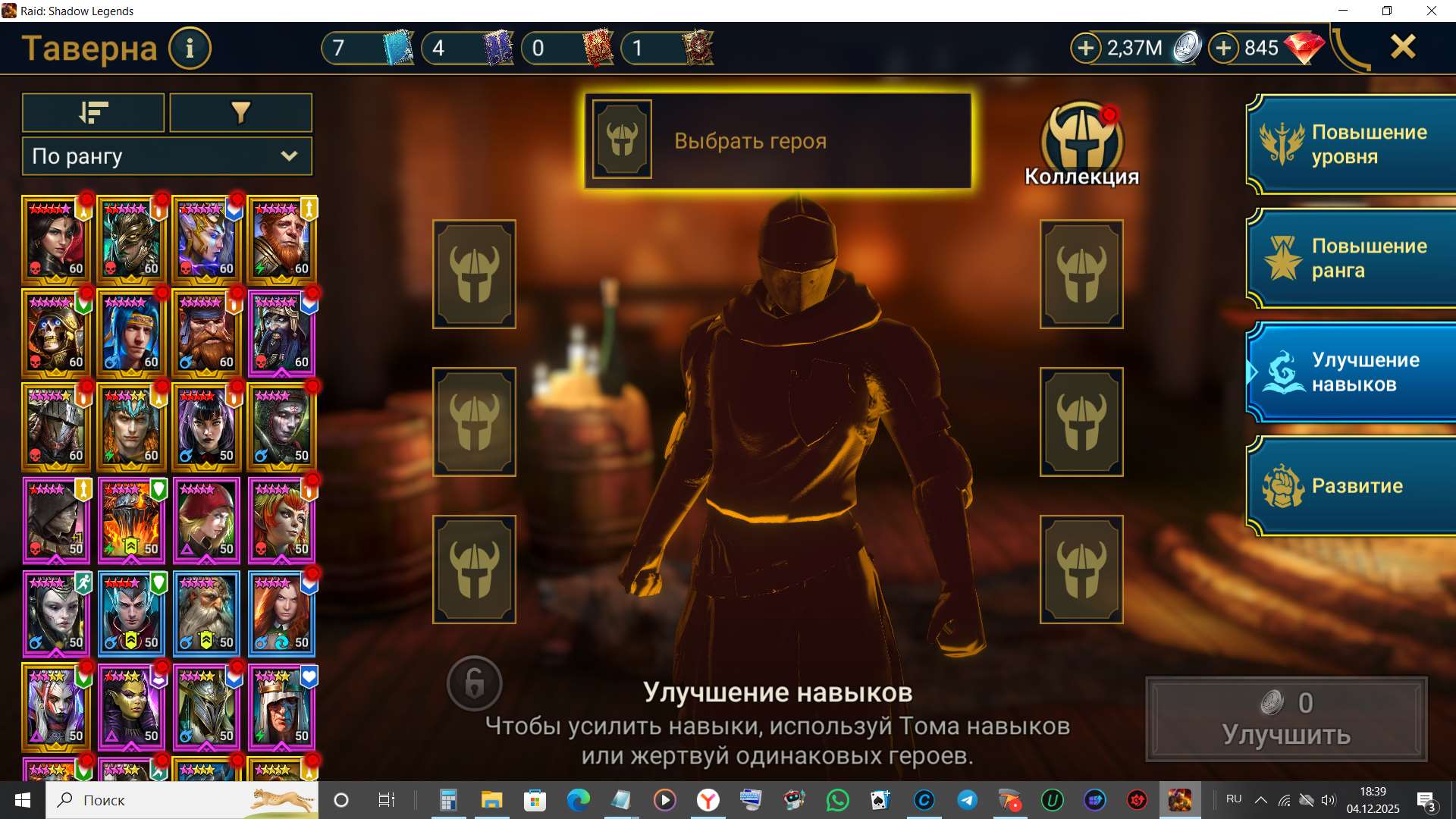This screenshot has width=1456, height=819.
Task: Click Выбрать героя hero selection slot
Action: (x=777, y=141)
